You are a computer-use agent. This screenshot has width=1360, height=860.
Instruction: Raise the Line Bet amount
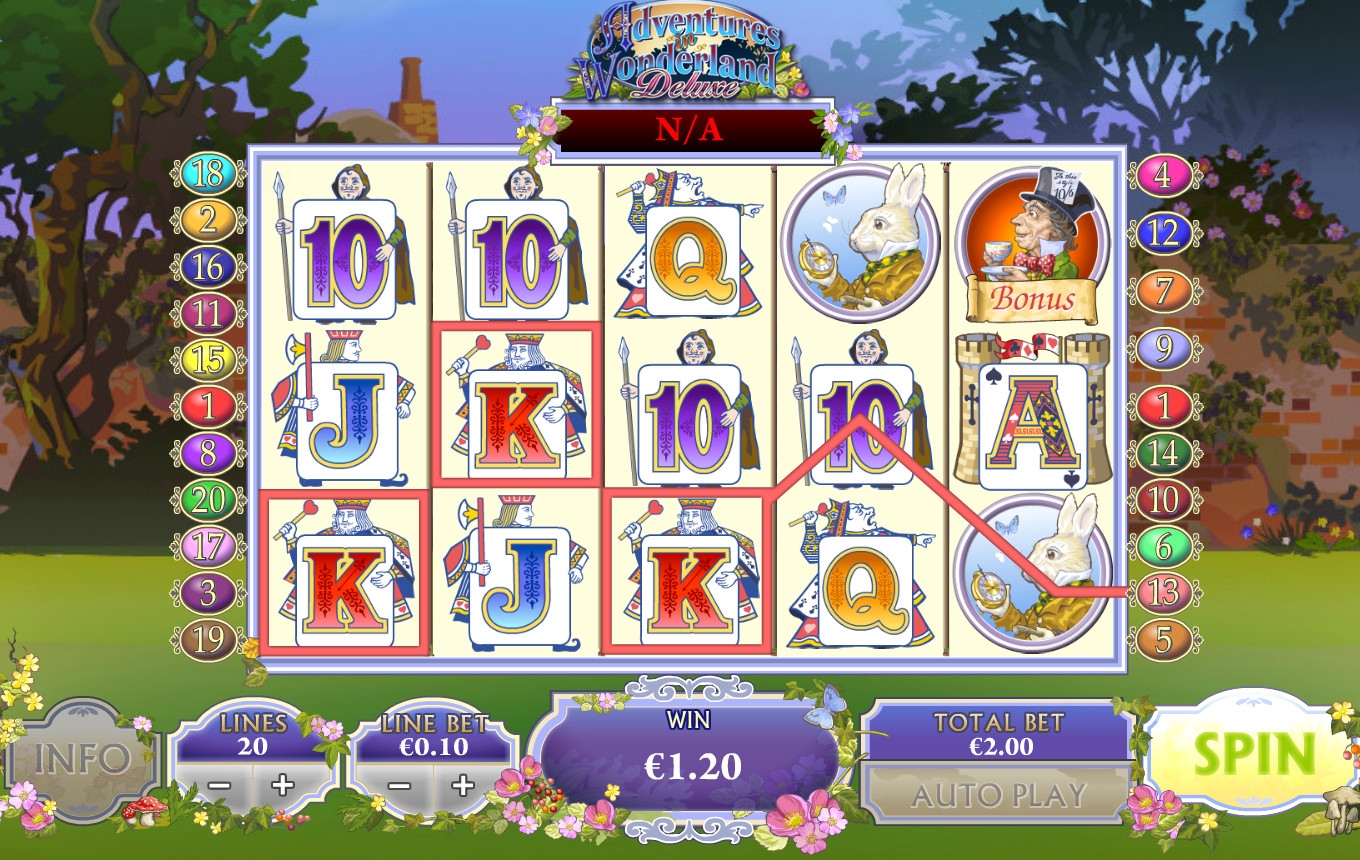tap(462, 785)
